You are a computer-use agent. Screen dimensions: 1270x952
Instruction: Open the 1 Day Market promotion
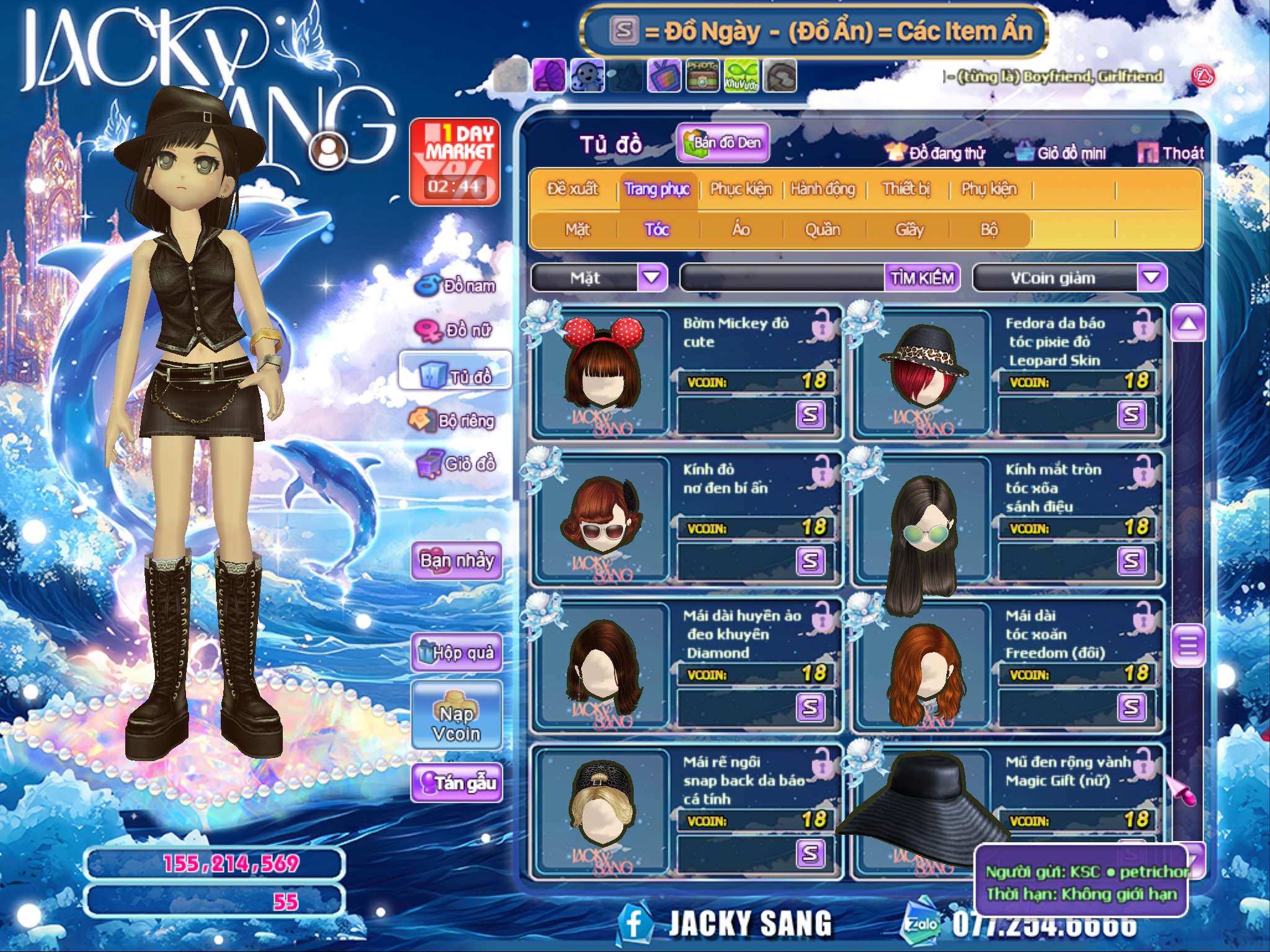coord(455,162)
